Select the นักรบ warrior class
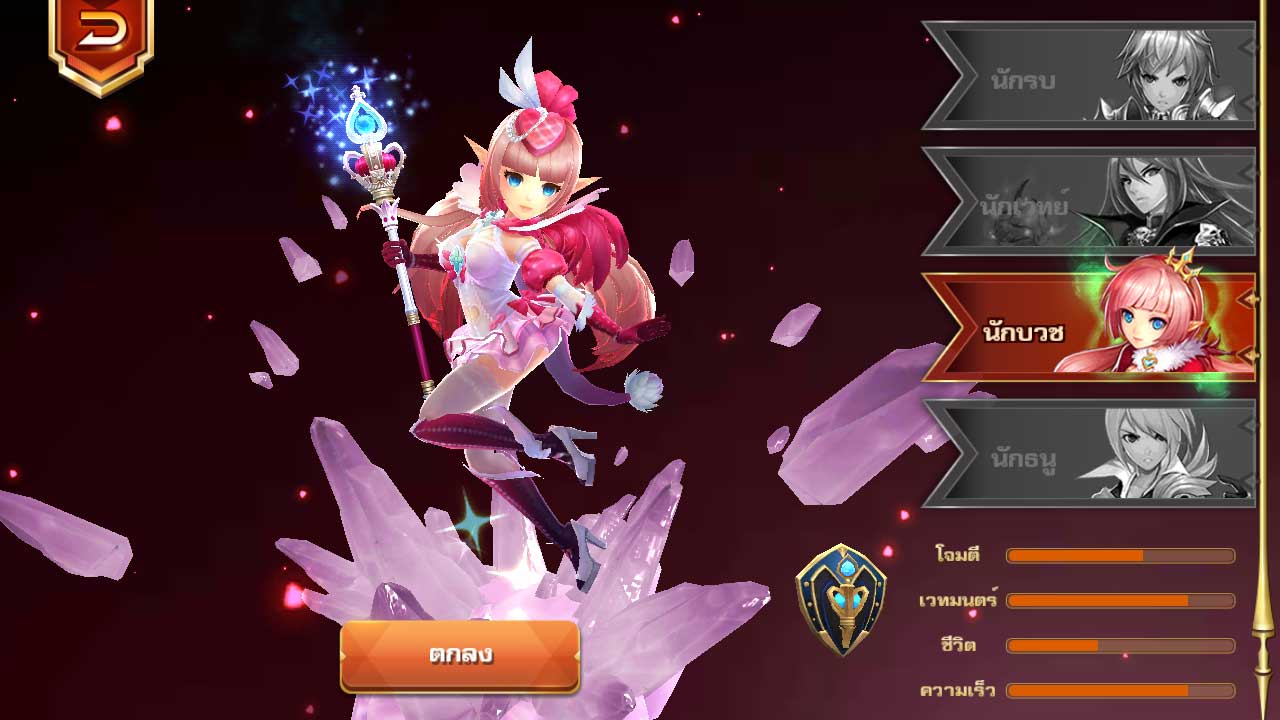This screenshot has height=720, width=1280. point(1088,77)
